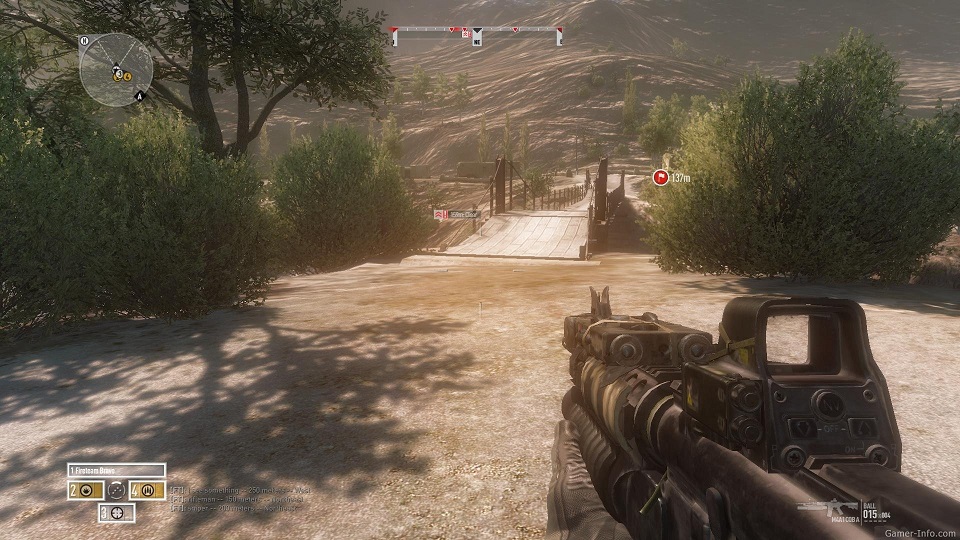Click the red flag objective marker
Image resolution: width=960 pixels, height=540 pixels.
[x=660, y=177]
